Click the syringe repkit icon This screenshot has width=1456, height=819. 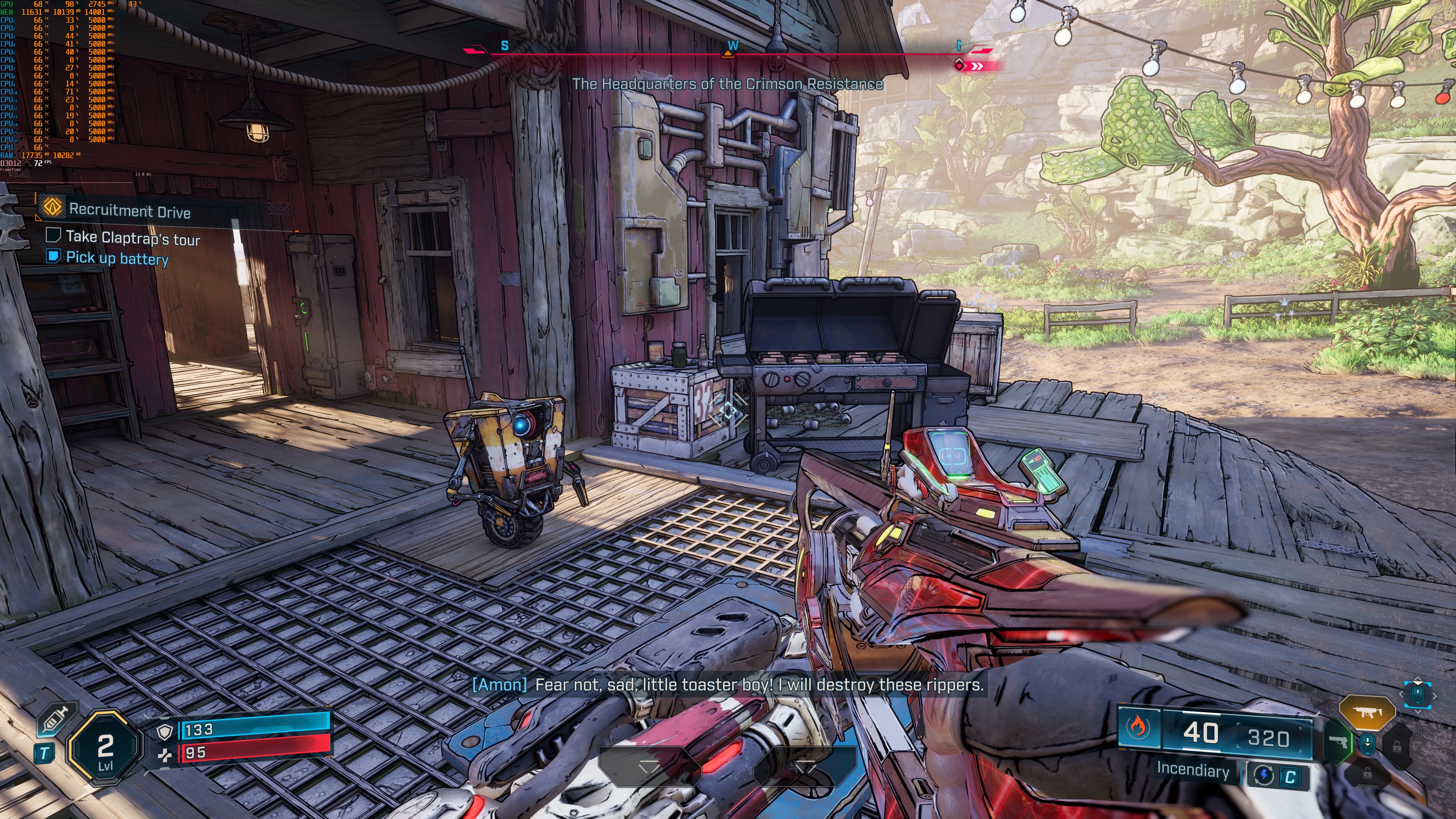55,720
